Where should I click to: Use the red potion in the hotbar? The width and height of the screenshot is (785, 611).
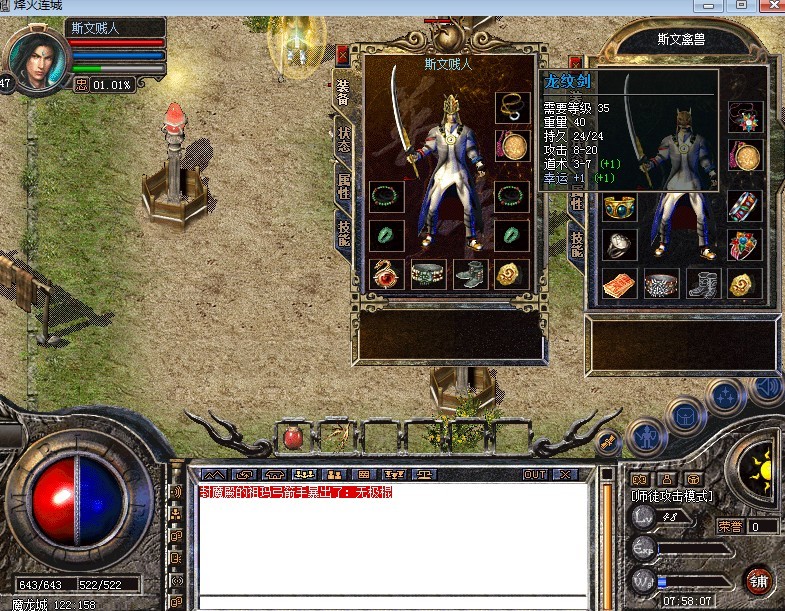click(295, 437)
